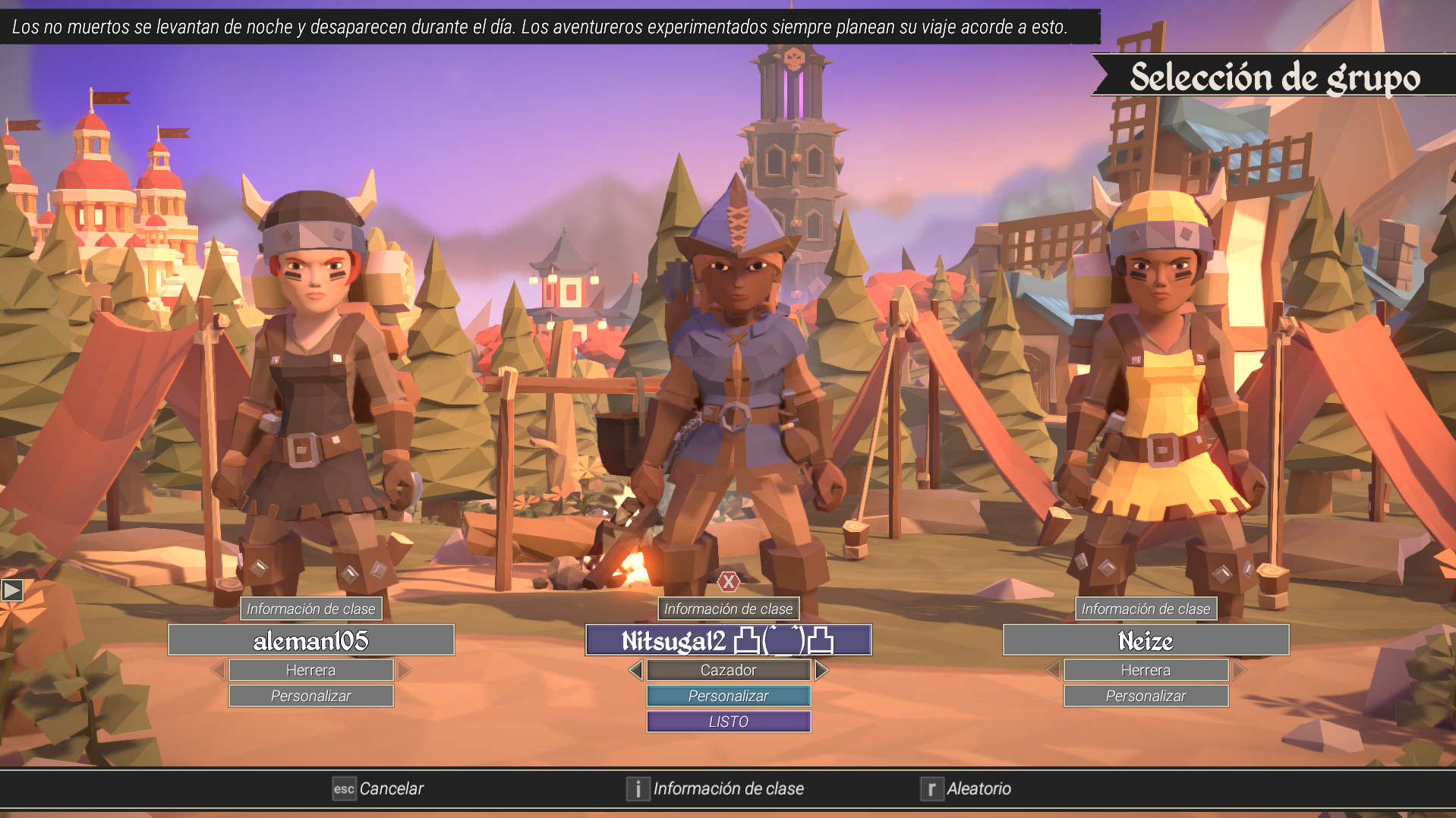Screen dimensions: 1456x818
Task: Customize Nitsuga12's character with Personalizar
Action: [728, 696]
